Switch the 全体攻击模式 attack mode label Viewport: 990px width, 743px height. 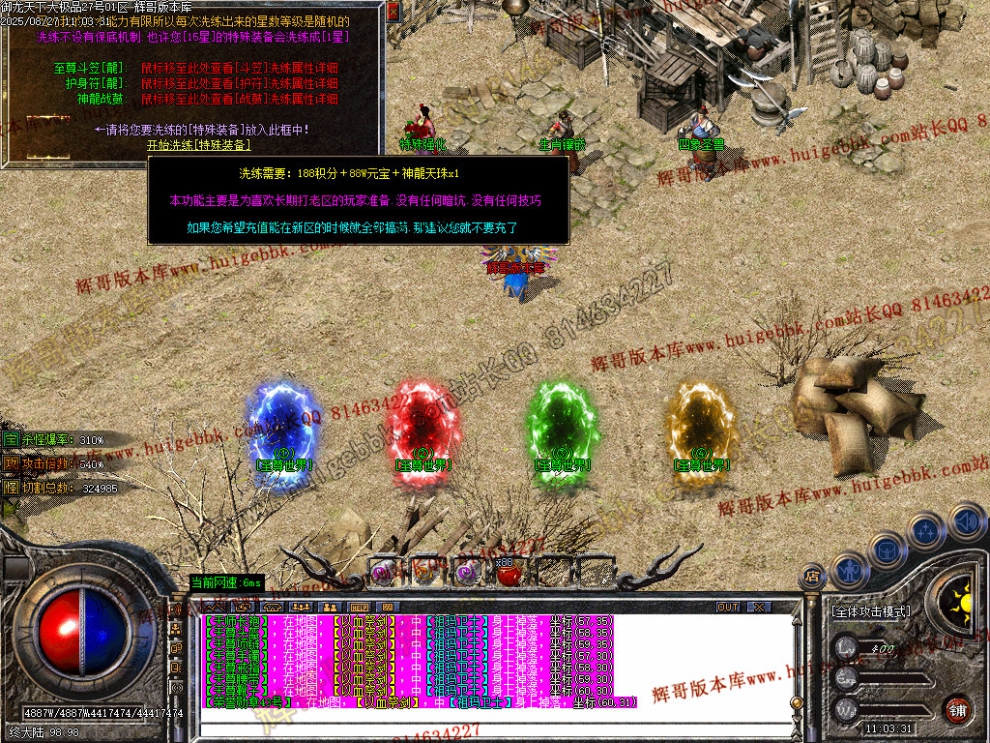click(x=872, y=610)
